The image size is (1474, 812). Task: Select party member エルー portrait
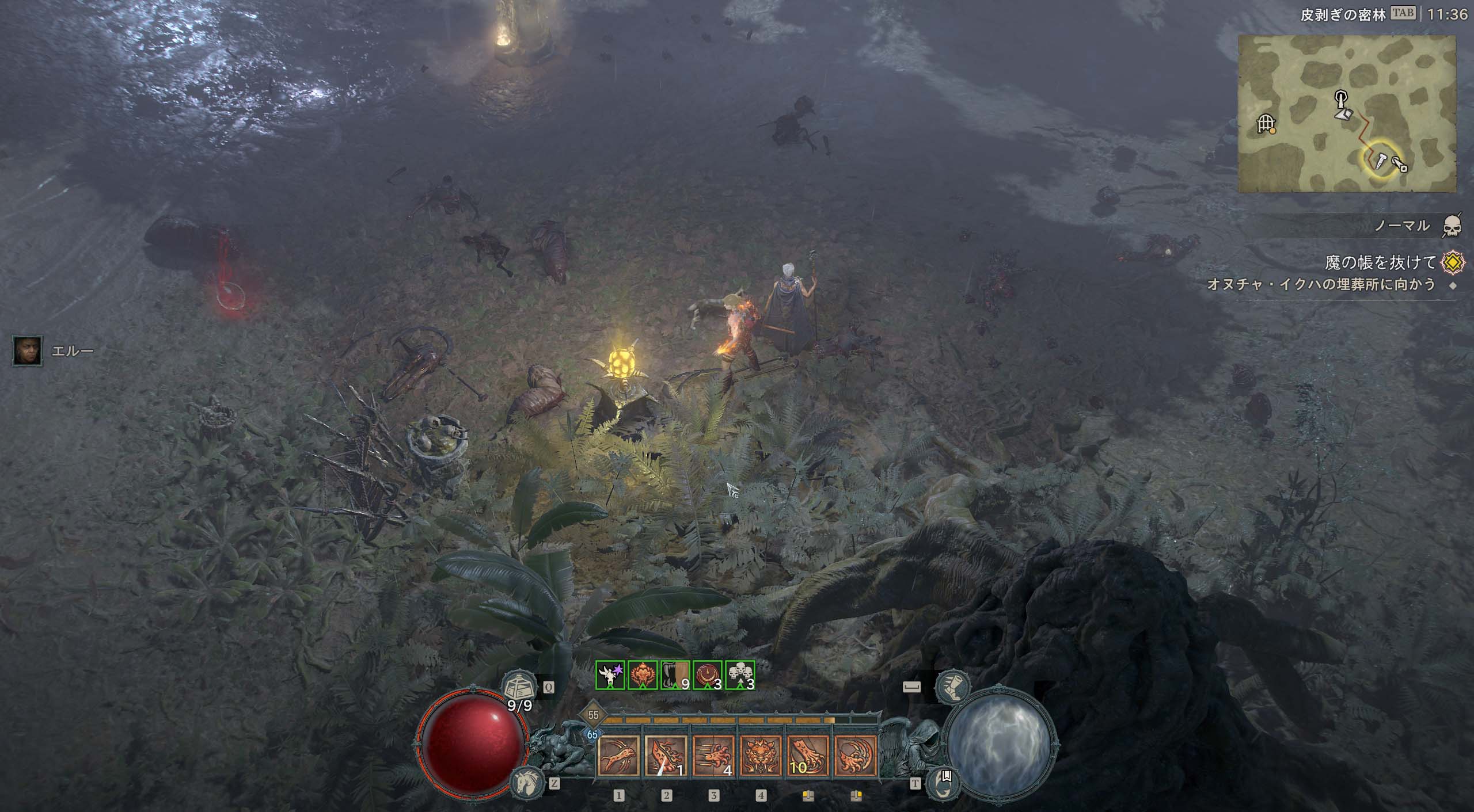point(27,350)
